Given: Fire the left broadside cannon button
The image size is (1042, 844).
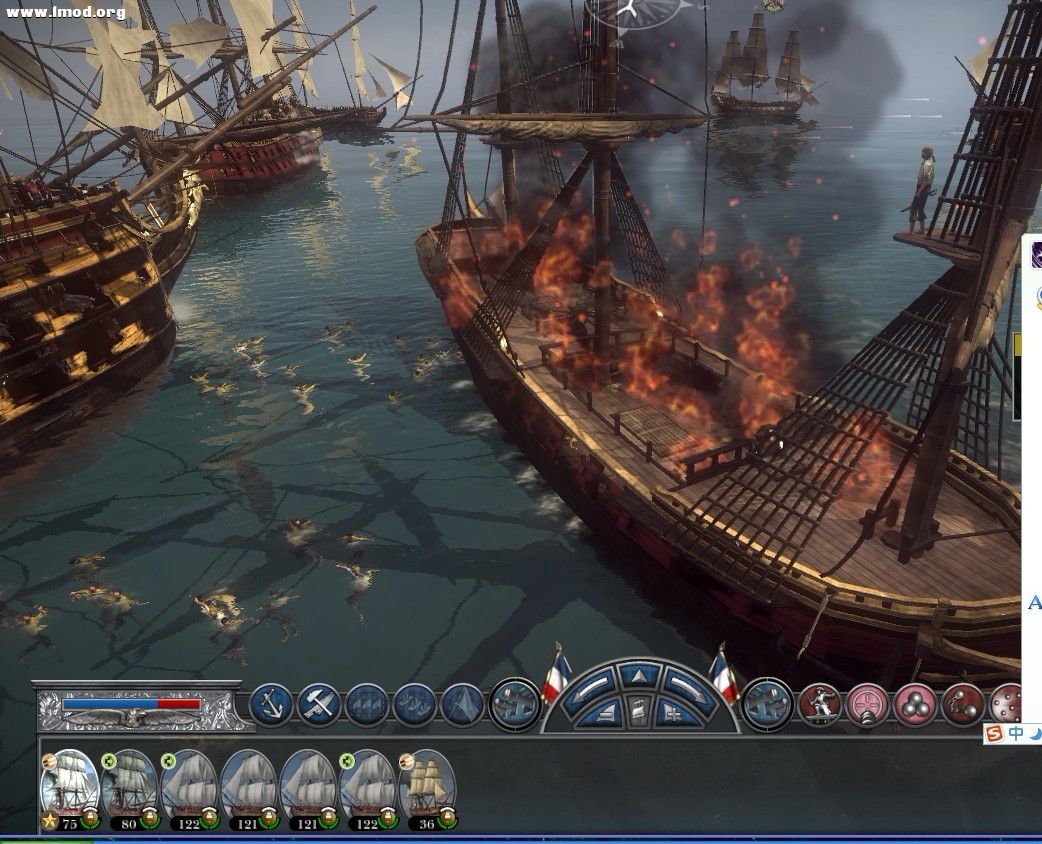Looking at the screenshot, I should click(x=516, y=701).
